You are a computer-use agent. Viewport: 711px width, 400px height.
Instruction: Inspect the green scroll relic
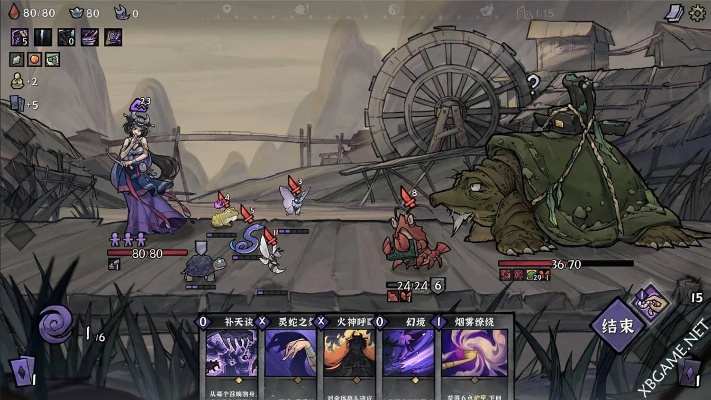52,59
